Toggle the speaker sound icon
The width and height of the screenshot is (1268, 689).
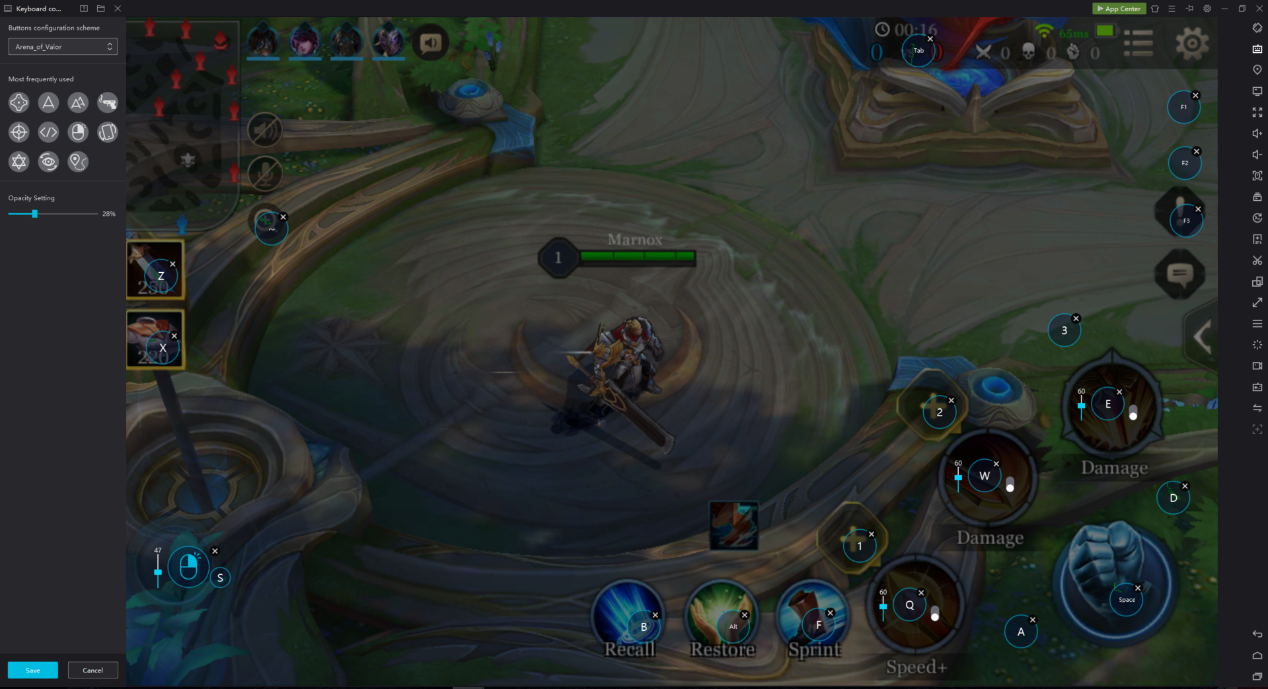click(x=431, y=43)
